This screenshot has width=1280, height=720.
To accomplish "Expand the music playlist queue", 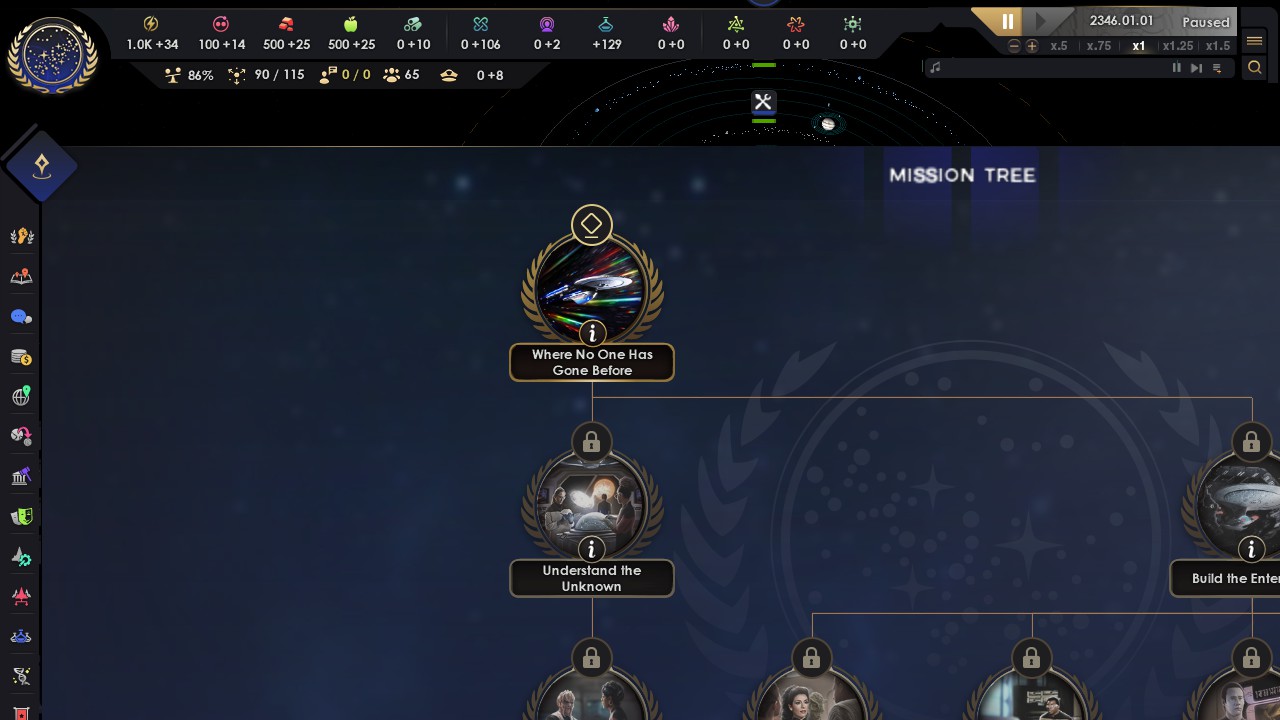I will [1217, 68].
